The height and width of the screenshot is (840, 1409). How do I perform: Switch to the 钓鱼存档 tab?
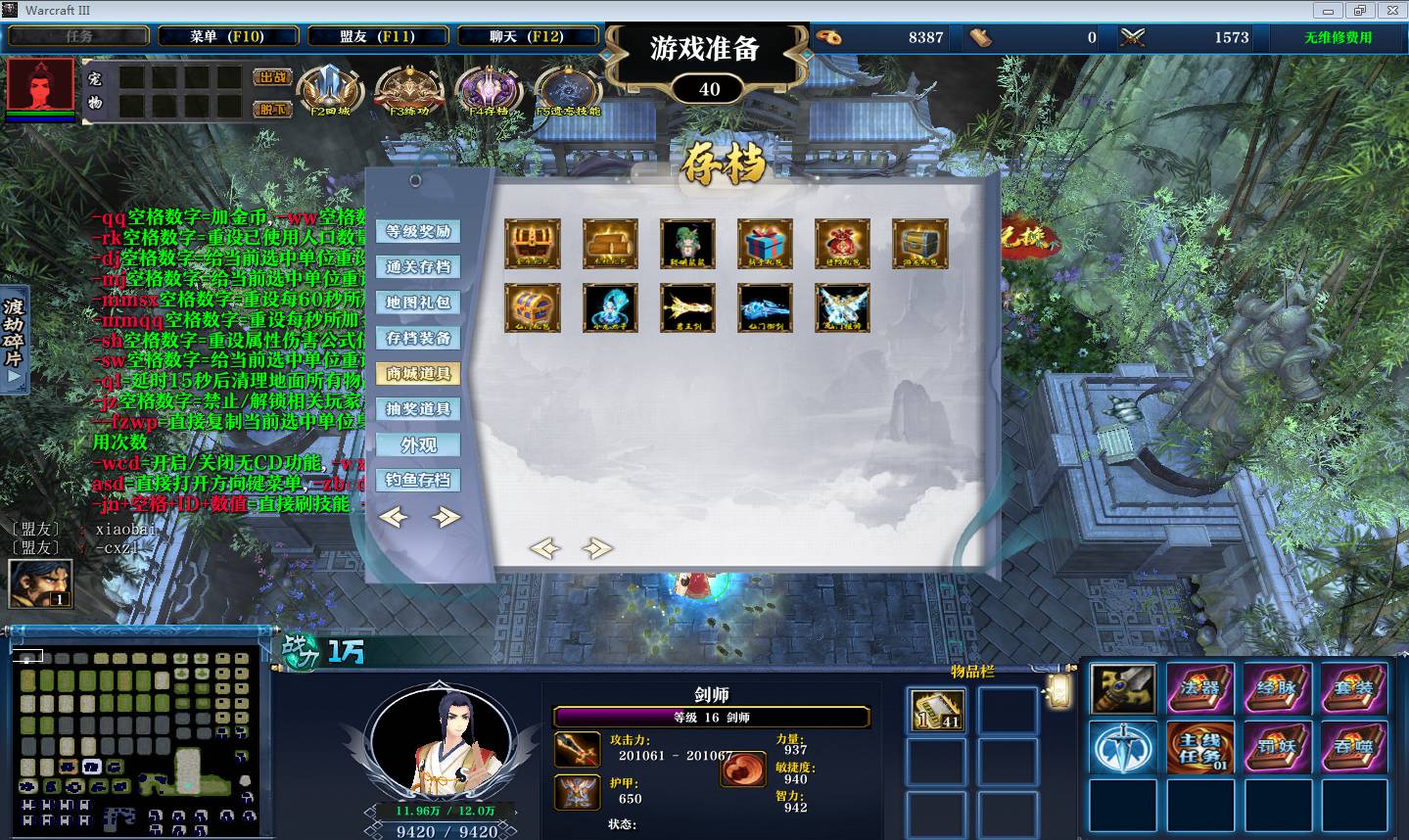(x=418, y=481)
